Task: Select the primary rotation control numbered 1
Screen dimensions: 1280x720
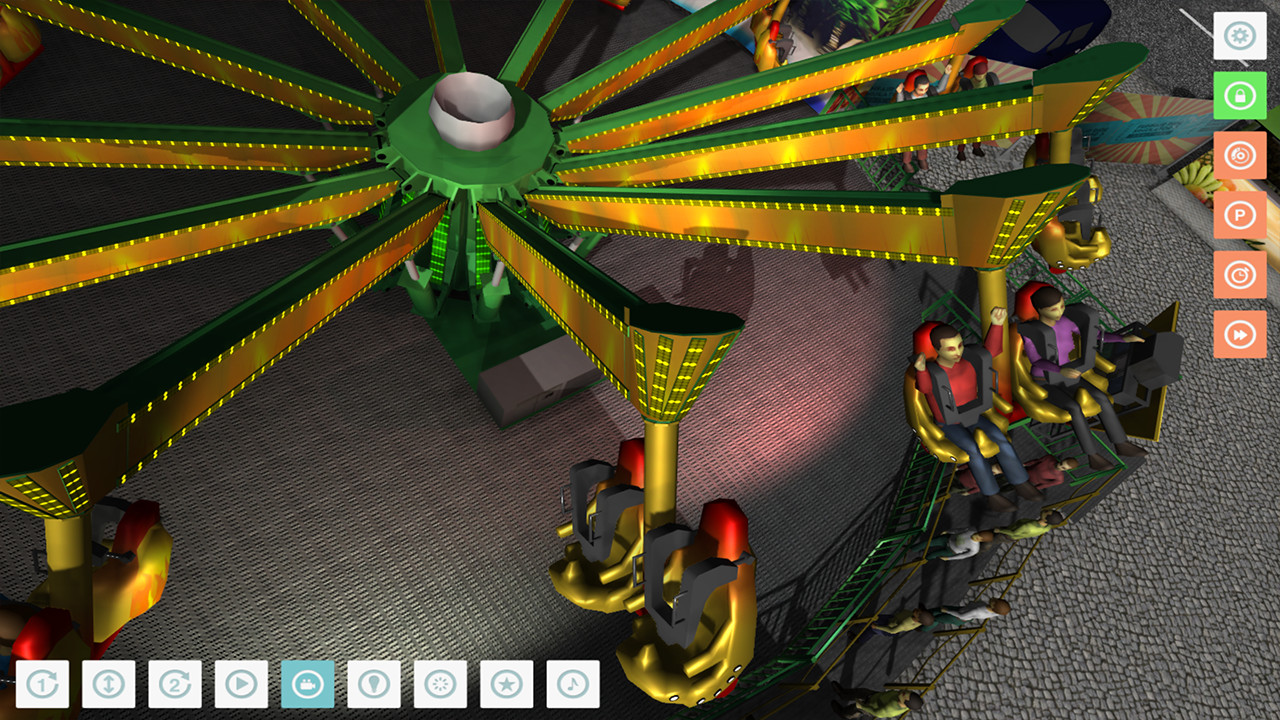Action: [x=44, y=686]
